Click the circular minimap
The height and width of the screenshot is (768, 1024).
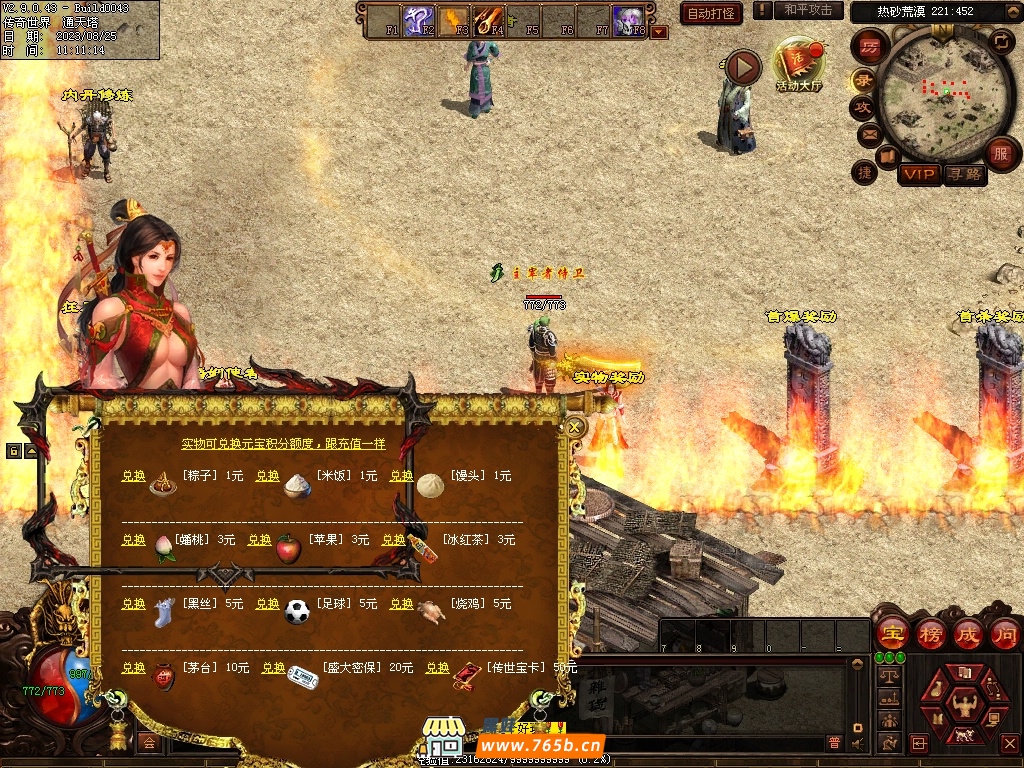944,95
